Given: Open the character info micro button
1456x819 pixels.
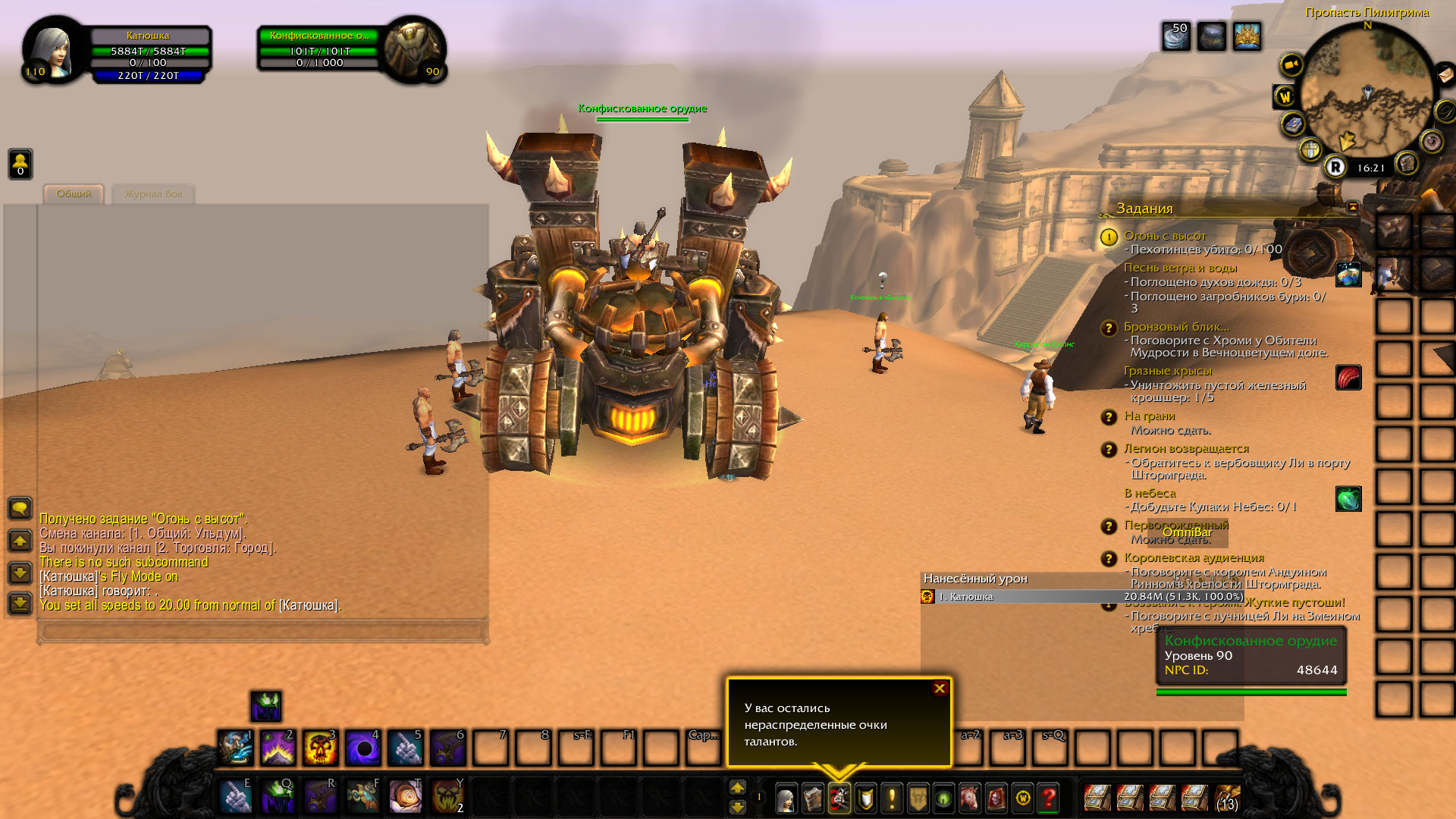Looking at the screenshot, I should [786, 798].
